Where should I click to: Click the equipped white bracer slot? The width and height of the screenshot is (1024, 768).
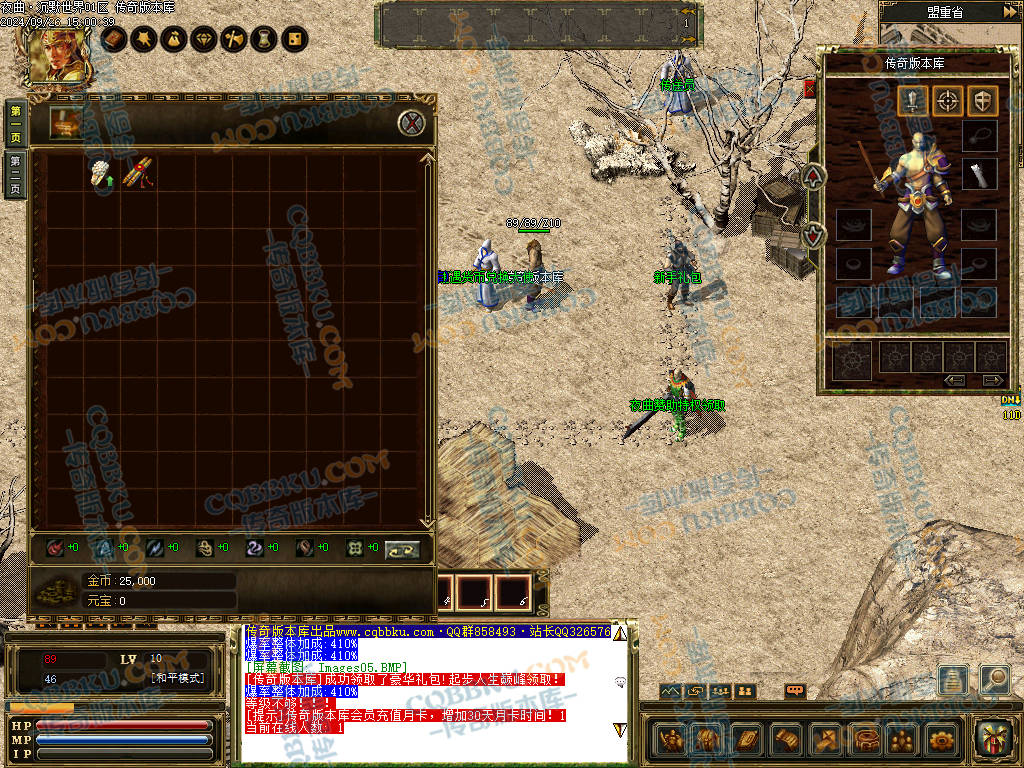tap(979, 174)
